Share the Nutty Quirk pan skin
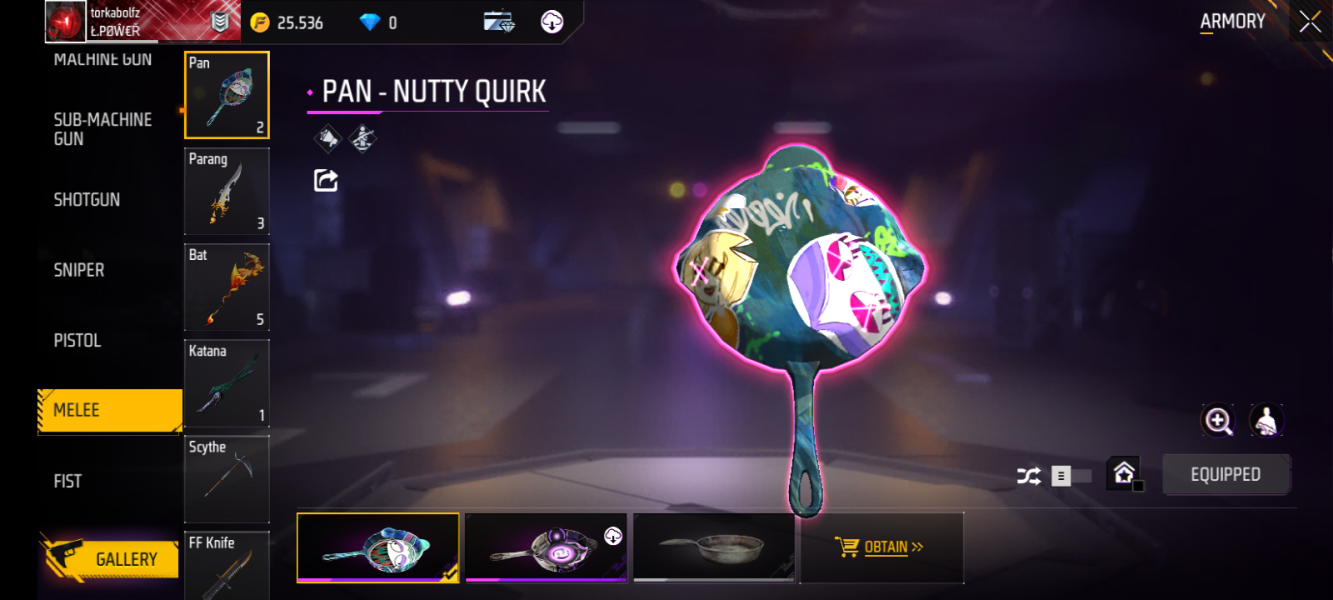The image size is (1333, 600). click(x=326, y=180)
